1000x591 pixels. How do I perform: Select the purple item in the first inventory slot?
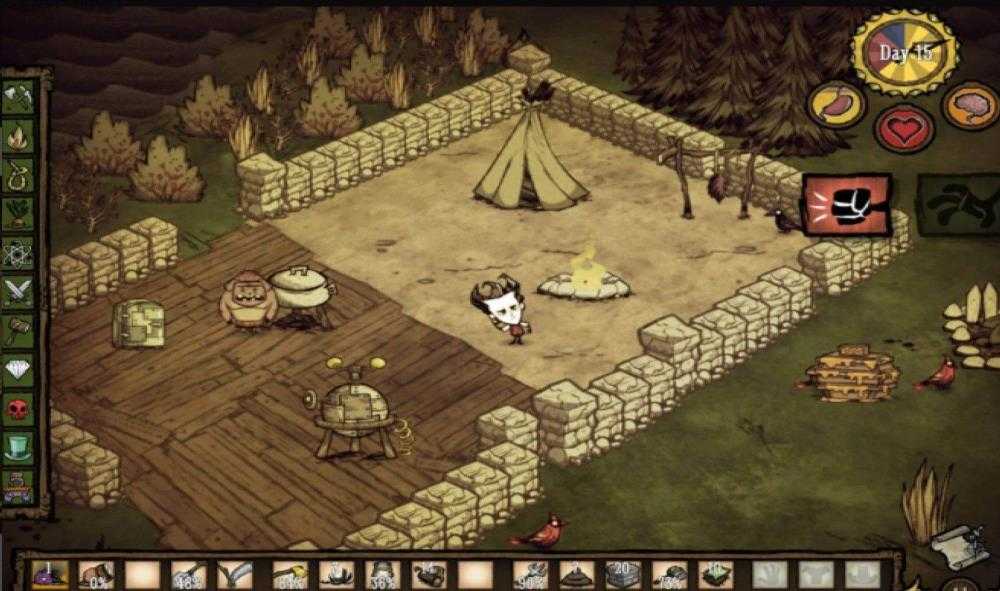(48, 574)
